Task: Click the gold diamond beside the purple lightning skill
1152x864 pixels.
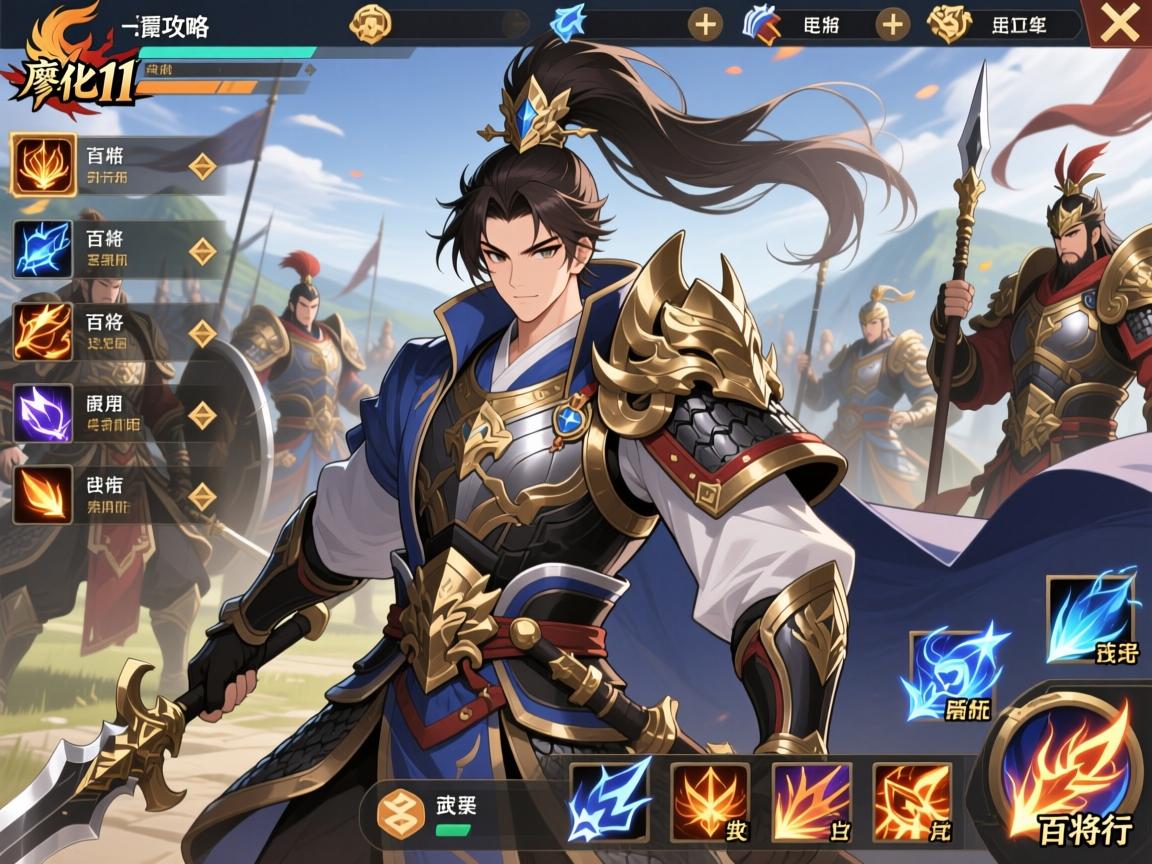Action: (x=203, y=415)
